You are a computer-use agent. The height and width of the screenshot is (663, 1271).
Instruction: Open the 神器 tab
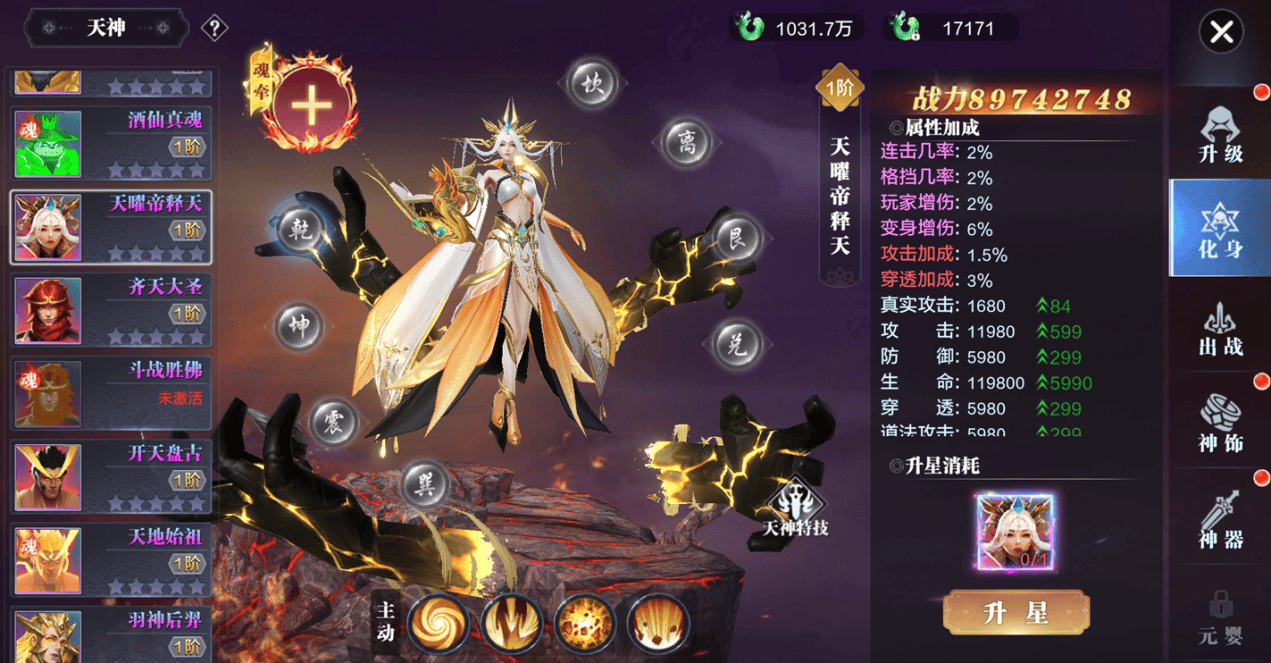click(1220, 521)
